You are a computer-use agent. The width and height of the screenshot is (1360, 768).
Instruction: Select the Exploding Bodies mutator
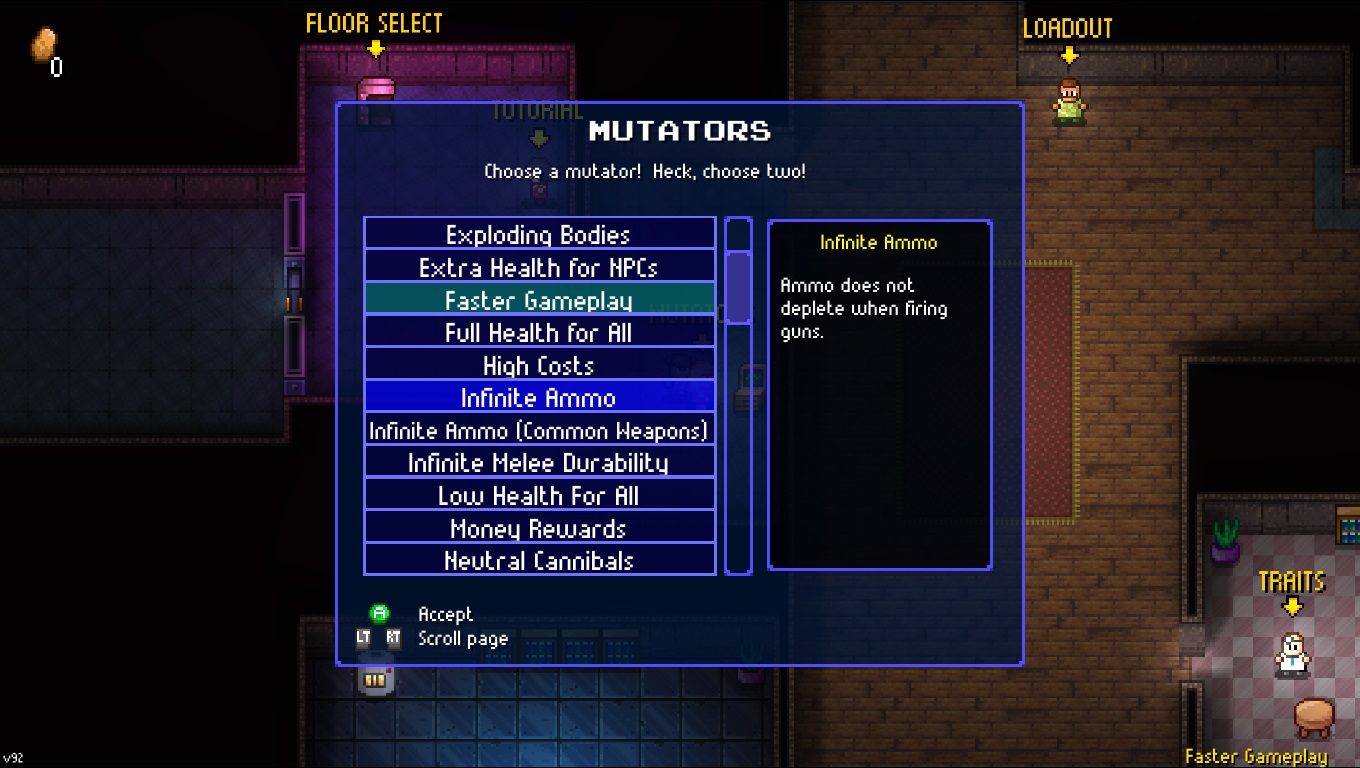point(539,234)
